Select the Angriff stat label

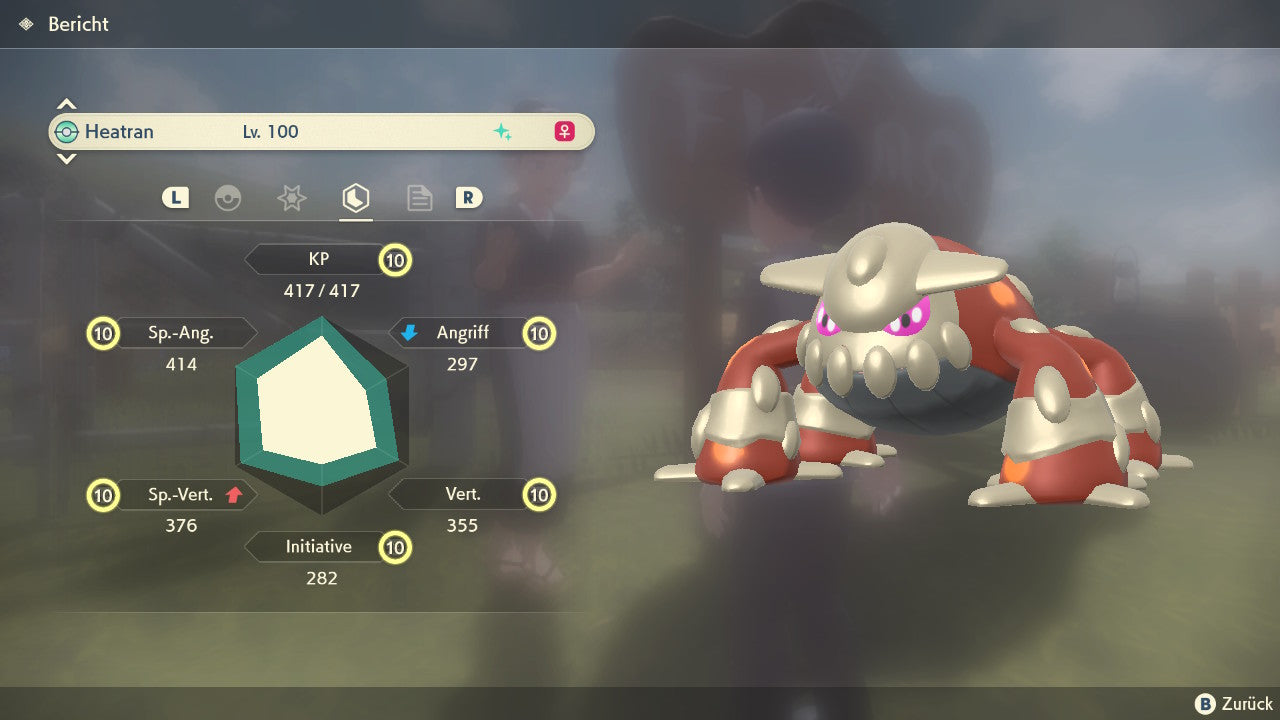(462, 333)
